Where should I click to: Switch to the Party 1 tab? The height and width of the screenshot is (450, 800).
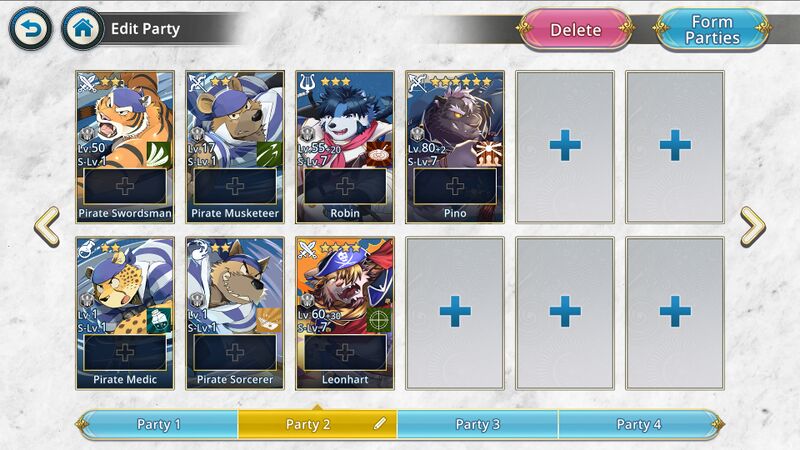[x=159, y=424]
